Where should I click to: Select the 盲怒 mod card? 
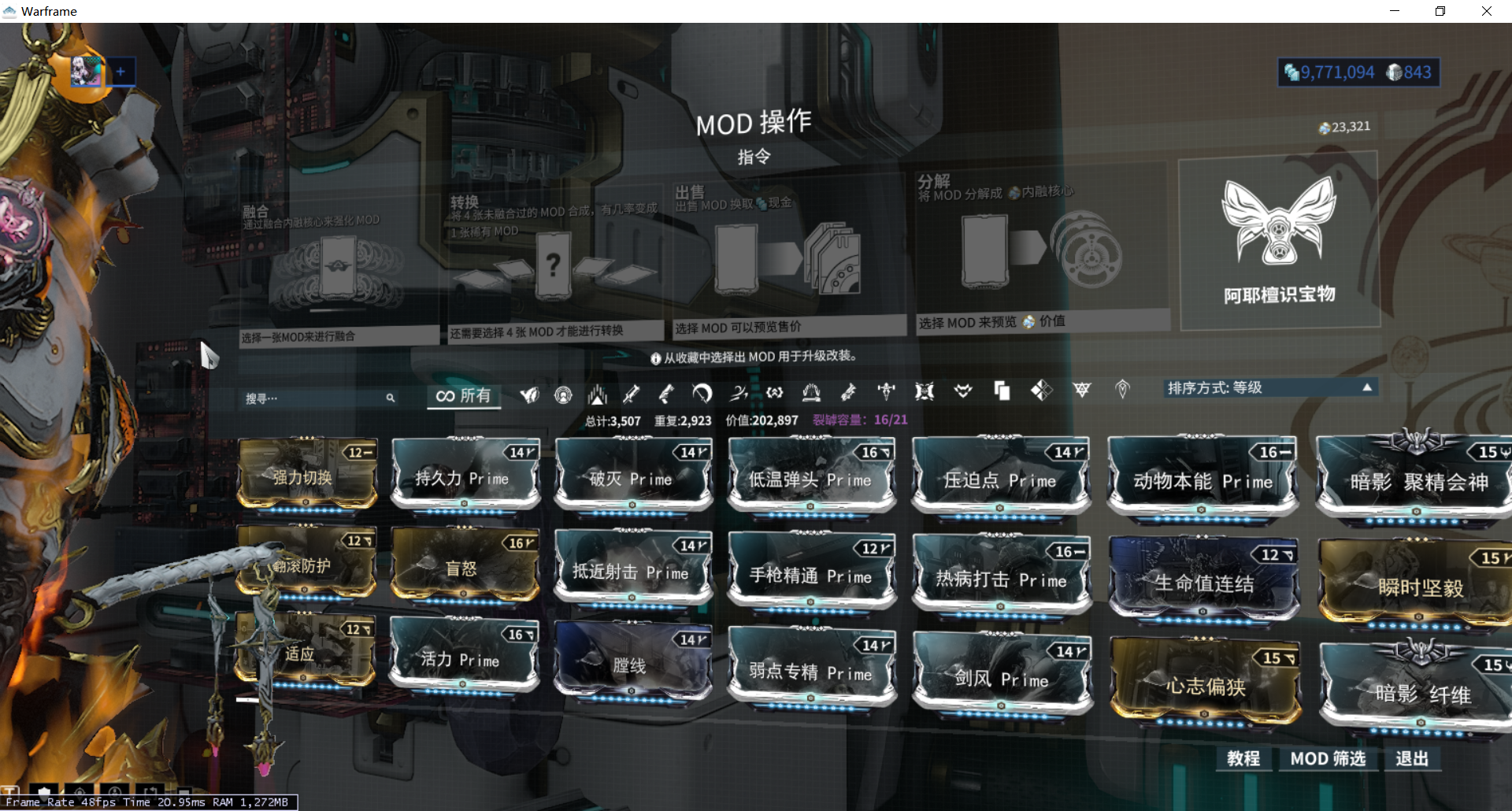464,566
